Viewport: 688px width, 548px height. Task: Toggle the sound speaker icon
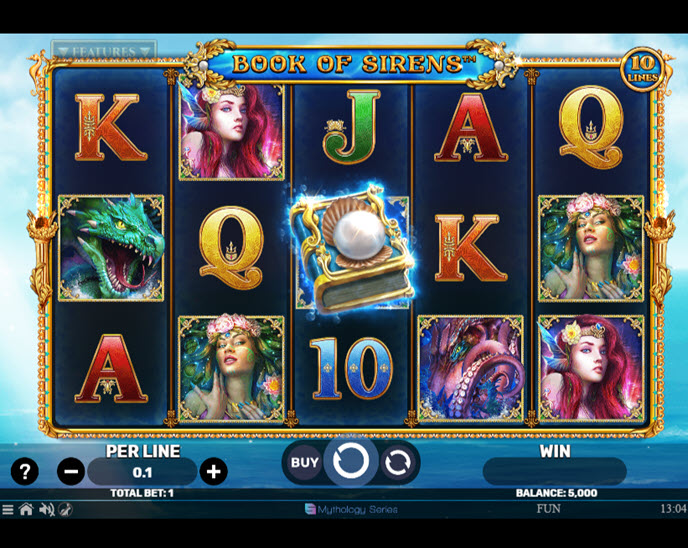[x=45, y=510]
